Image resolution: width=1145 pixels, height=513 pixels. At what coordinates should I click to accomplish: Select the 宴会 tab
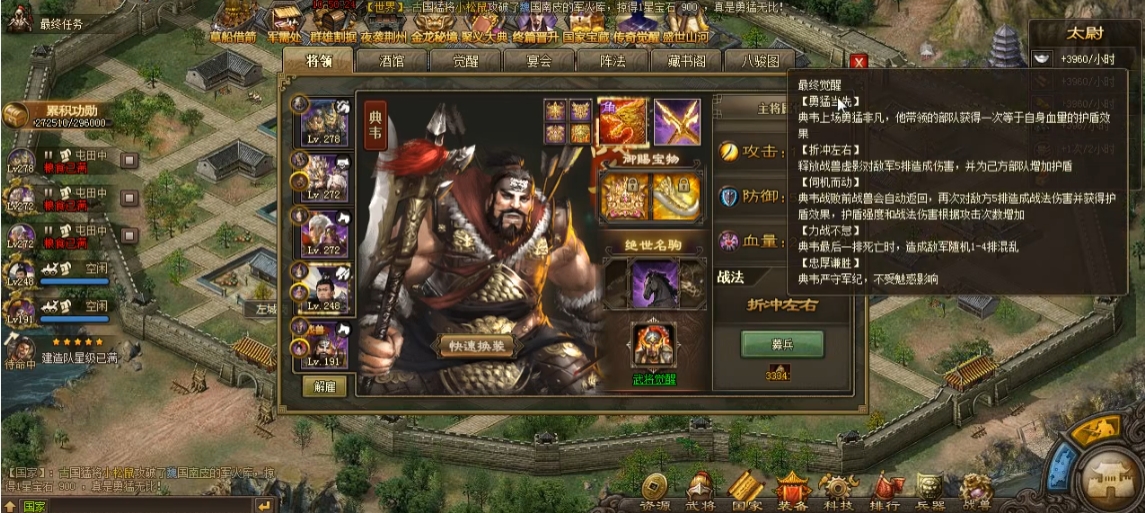(539, 61)
